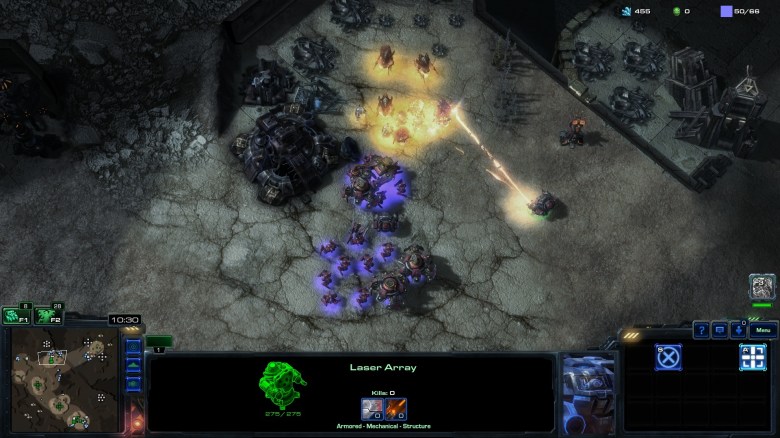Issue the Stop command
The width and height of the screenshot is (780, 438).
pyautogui.click(x=668, y=357)
